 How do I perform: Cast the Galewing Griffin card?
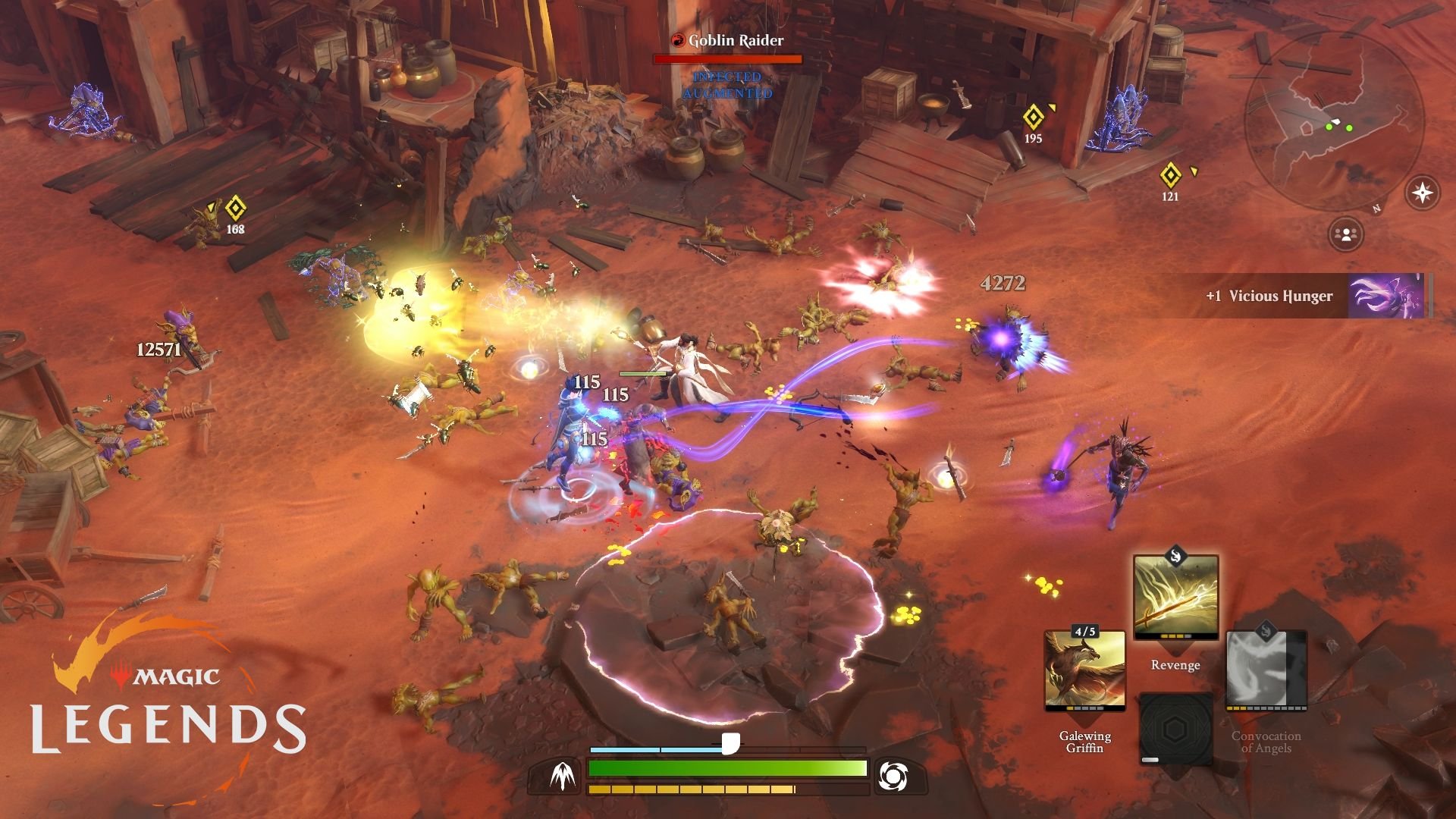pos(1084,671)
